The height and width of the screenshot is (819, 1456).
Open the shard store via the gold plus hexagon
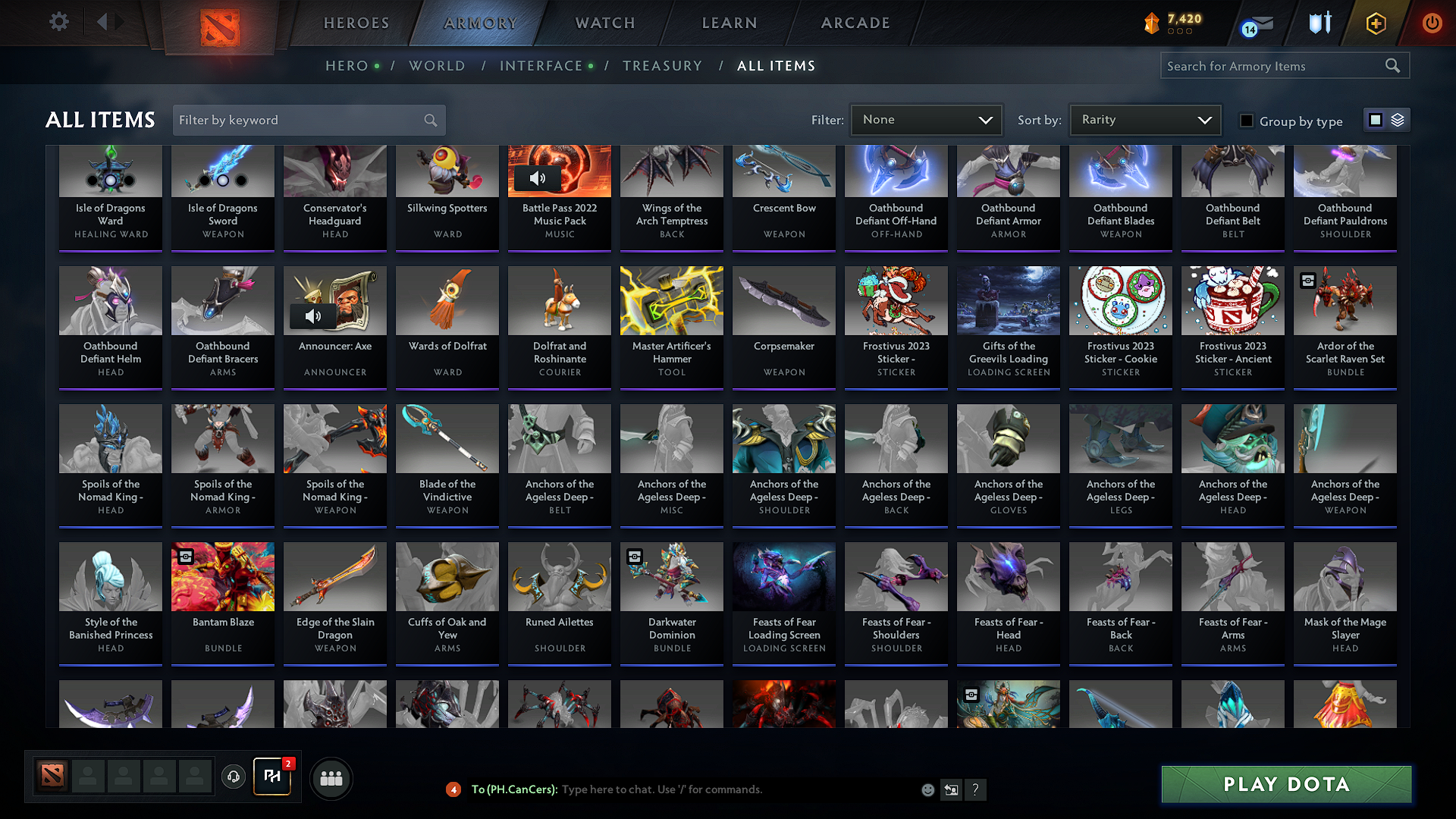(x=1375, y=23)
